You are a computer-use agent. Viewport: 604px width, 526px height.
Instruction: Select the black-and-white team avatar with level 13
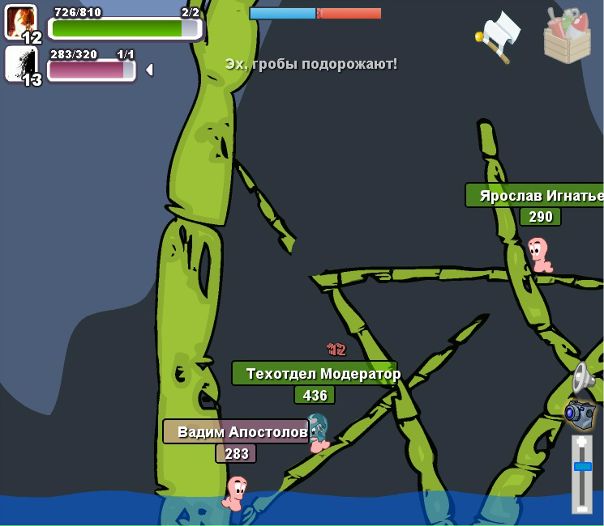pos(21,64)
